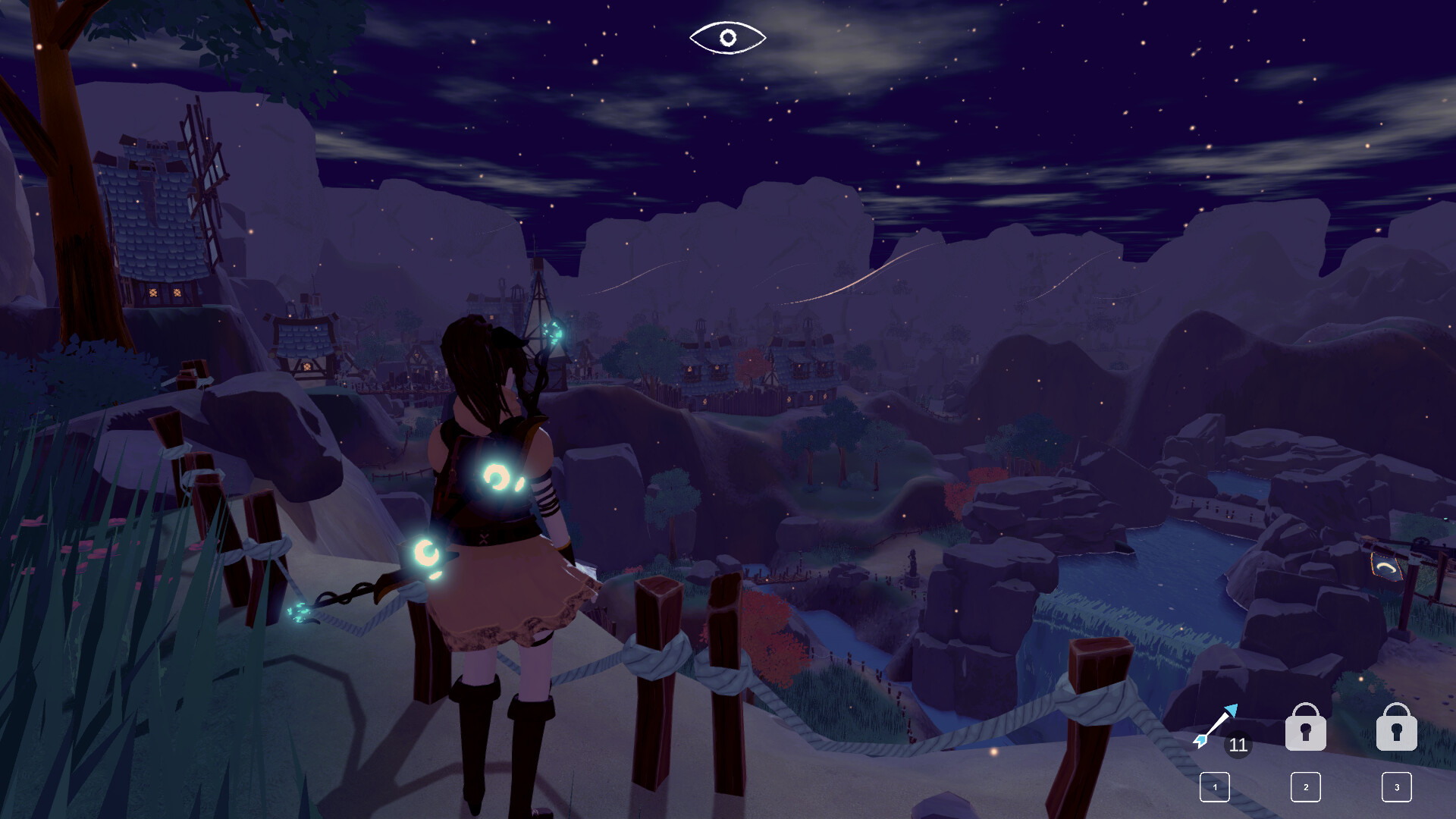Click the keybind 1 box under the arrow slot
The height and width of the screenshot is (819, 1456).
[1215, 787]
